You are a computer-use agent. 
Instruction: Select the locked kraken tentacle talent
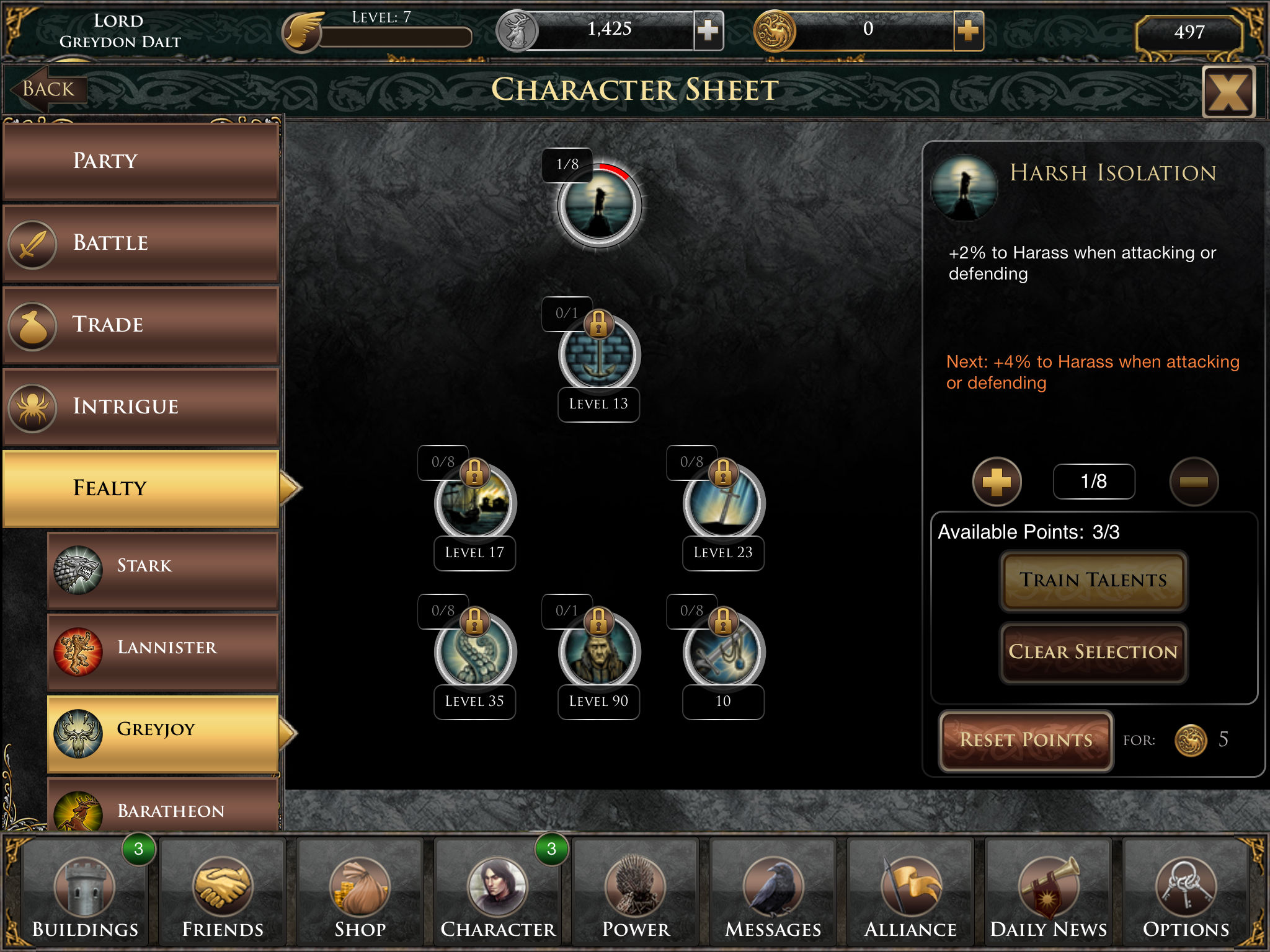click(x=475, y=652)
